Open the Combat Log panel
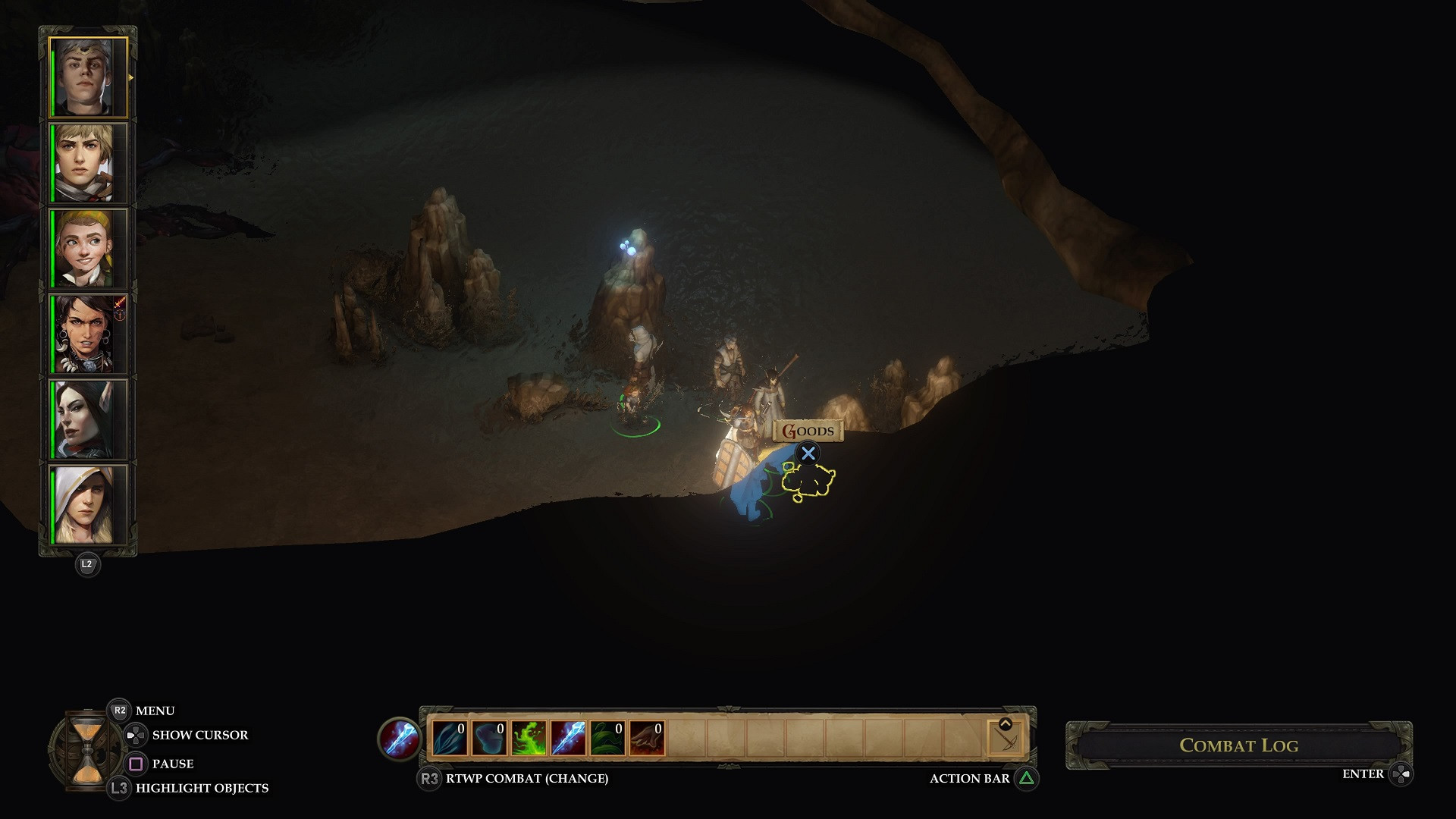This screenshot has width=1456, height=819. point(1238,745)
